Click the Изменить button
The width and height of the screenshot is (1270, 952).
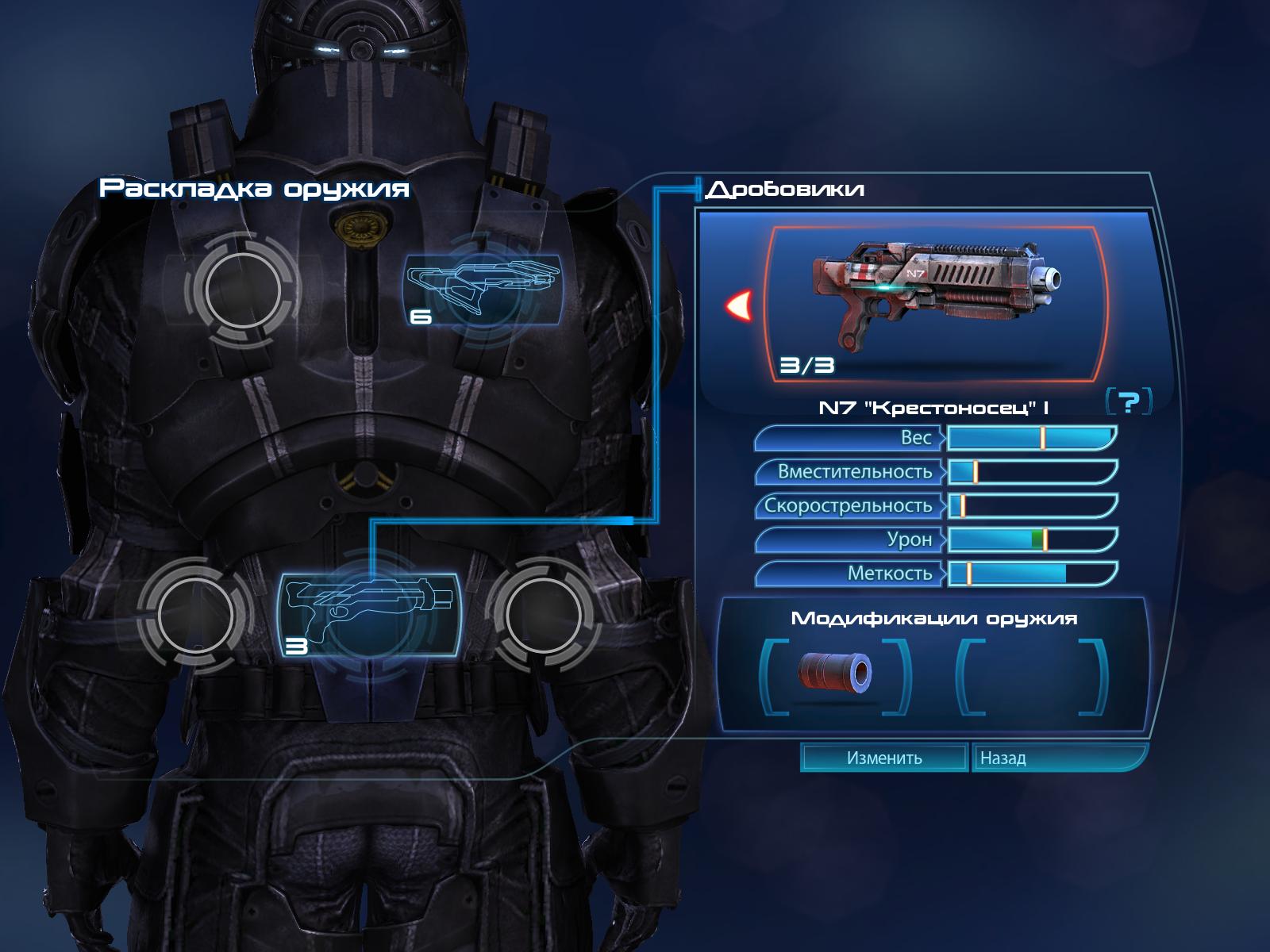click(883, 758)
